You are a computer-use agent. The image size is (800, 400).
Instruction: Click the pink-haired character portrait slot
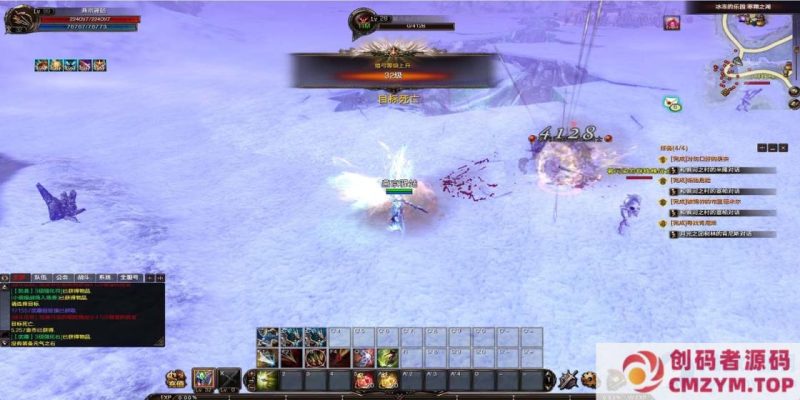(x=204, y=378)
